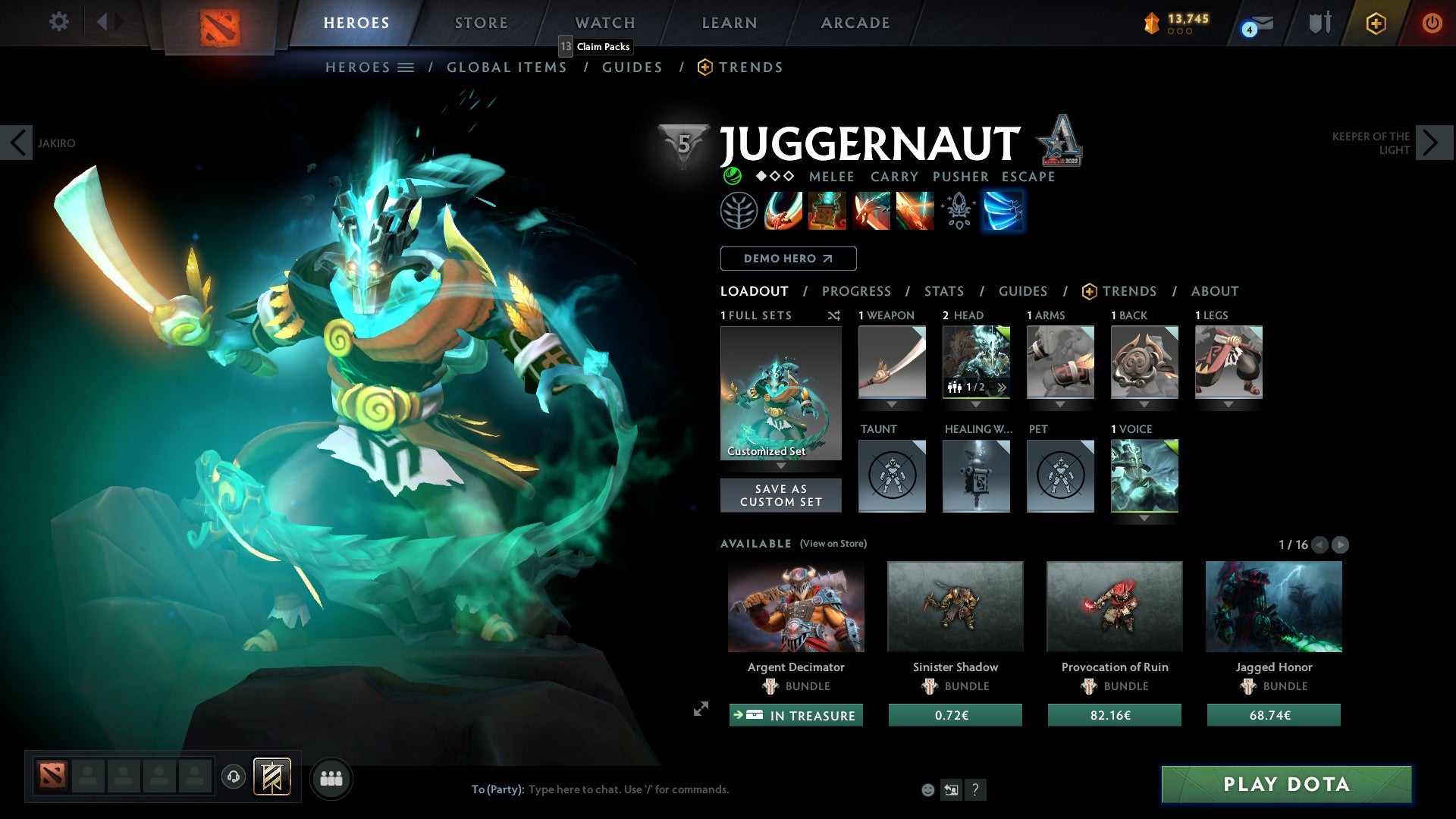
Task: Switch to the STATS tab
Action: click(943, 291)
